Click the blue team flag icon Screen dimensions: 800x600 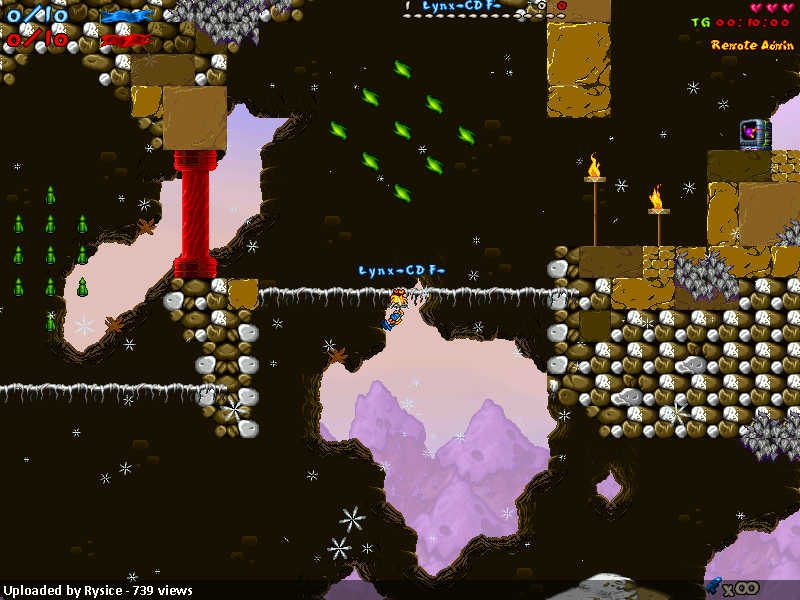[126, 15]
